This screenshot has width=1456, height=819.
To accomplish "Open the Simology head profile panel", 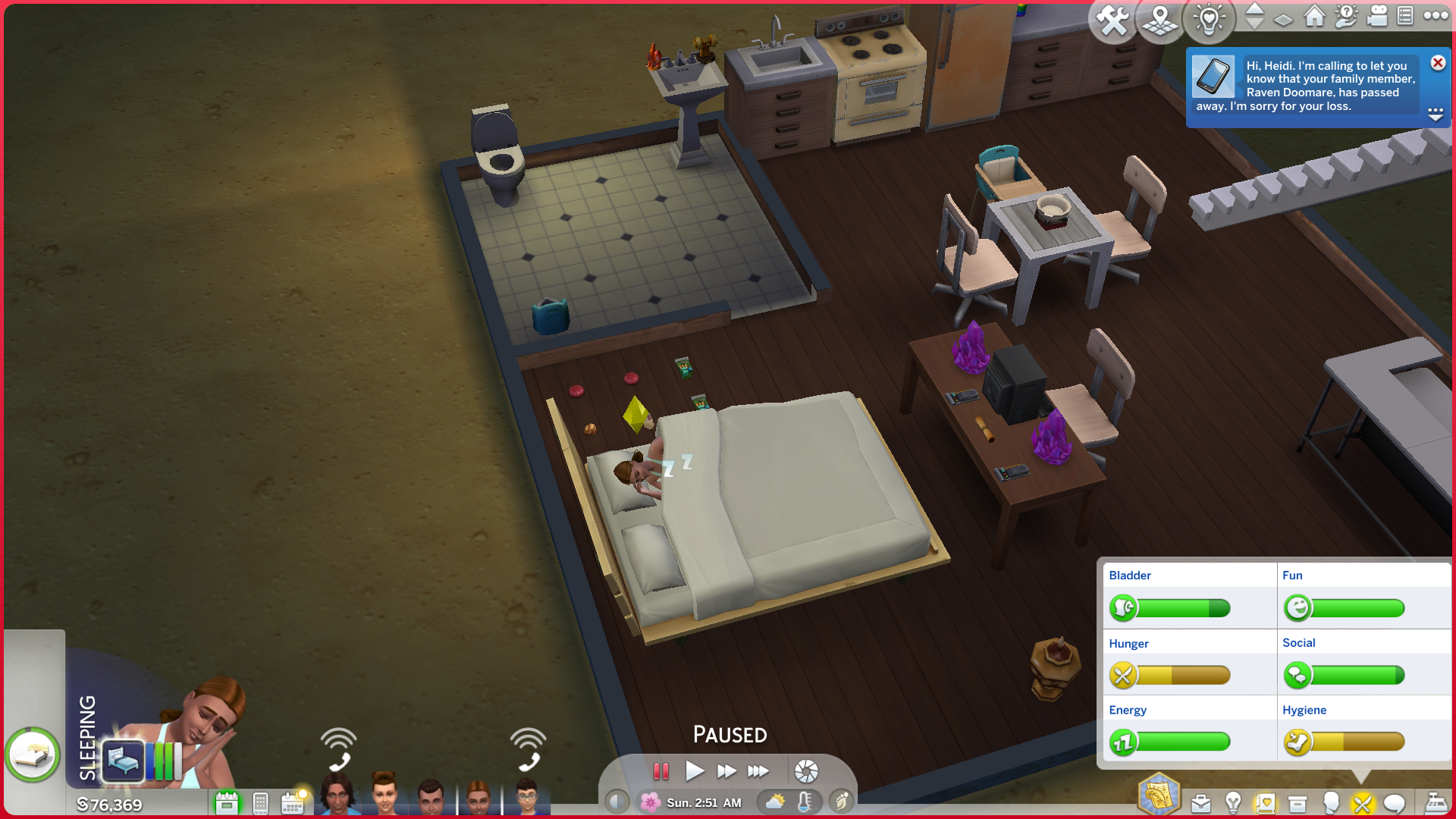I will click(1330, 803).
